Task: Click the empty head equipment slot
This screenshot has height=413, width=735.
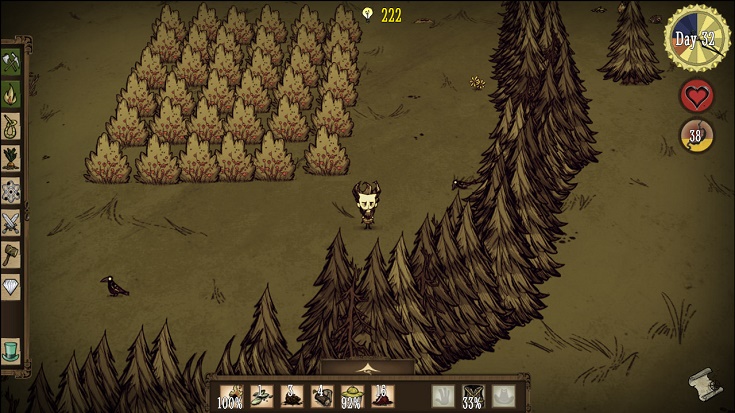Action: 505,396
